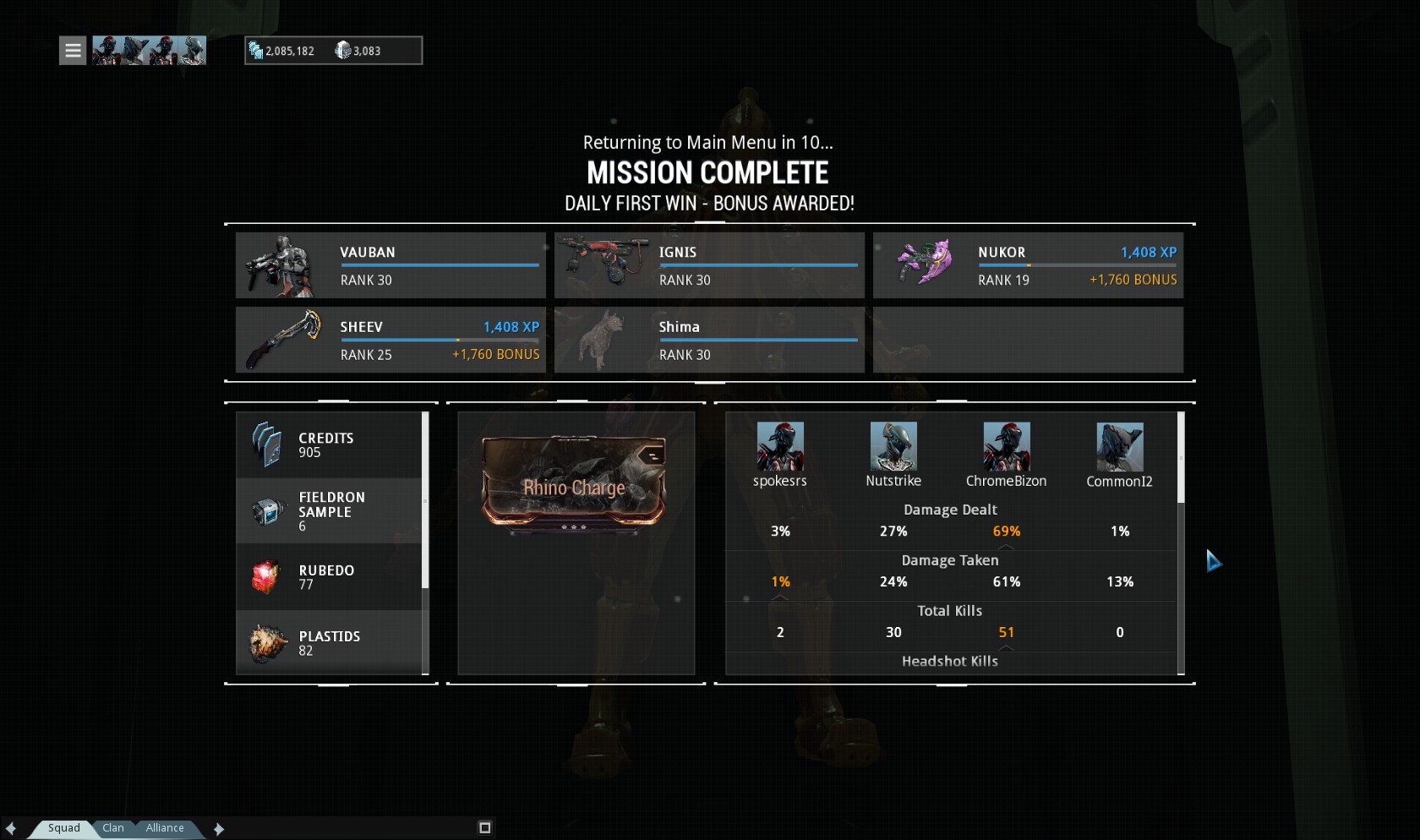Open the hamburger main menu

pos(73,51)
